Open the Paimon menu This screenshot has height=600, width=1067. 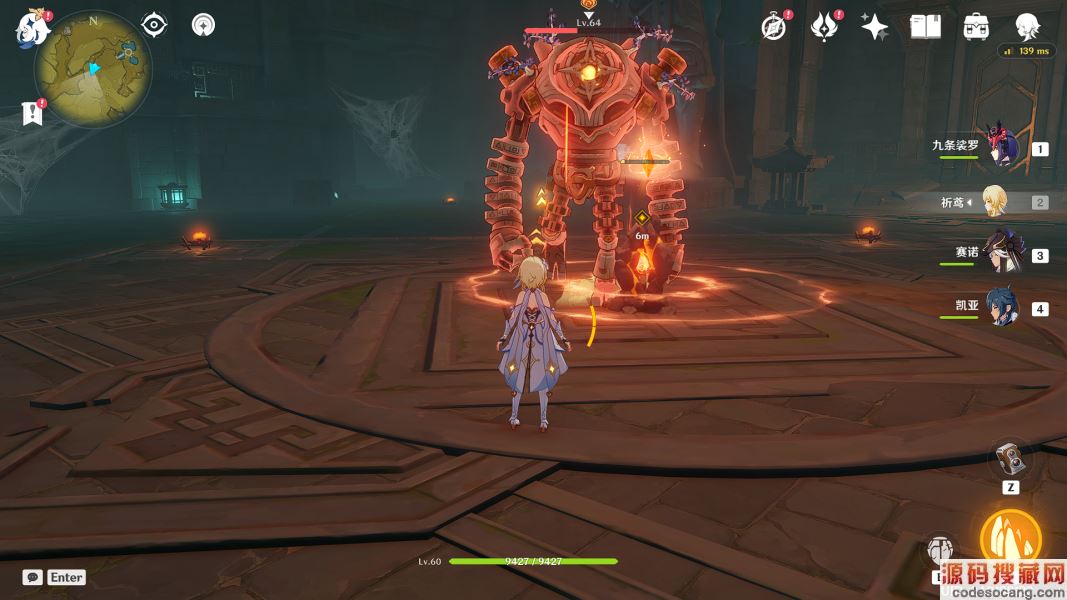(33, 29)
